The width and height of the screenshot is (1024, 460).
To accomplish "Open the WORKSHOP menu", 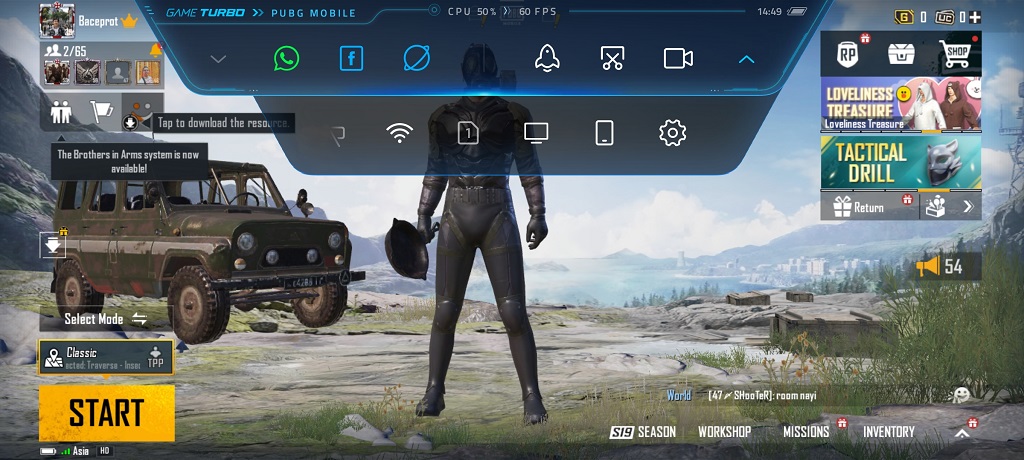I will (x=724, y=432).
